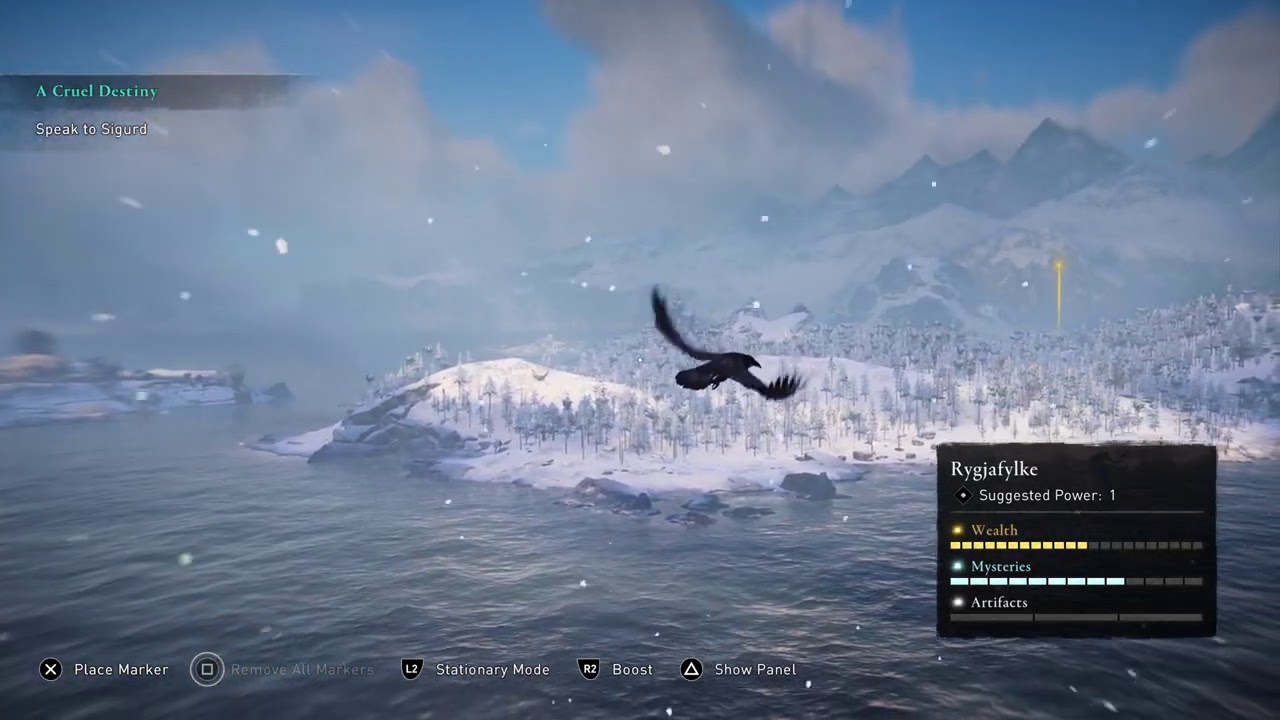Open the Rygjafylke region panel title

tap(994, 469)
